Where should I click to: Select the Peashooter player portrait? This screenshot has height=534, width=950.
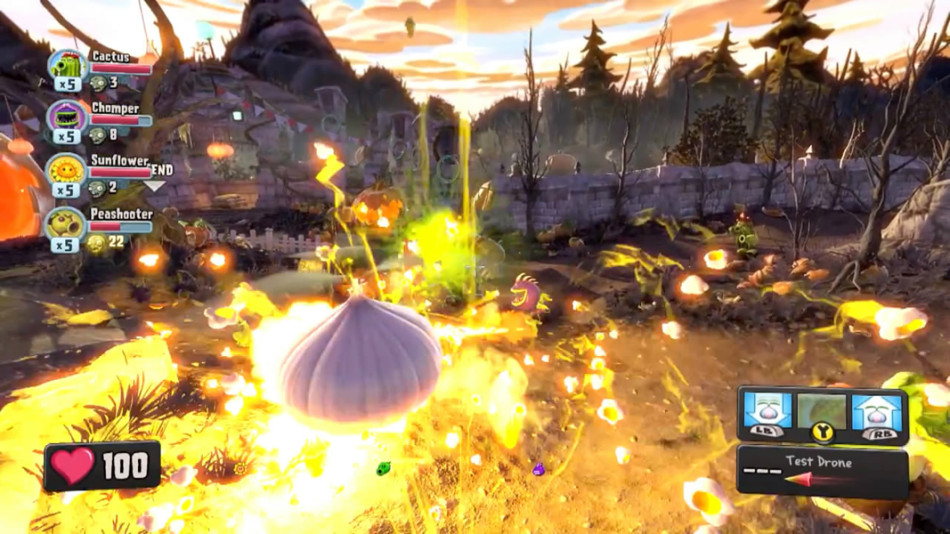(x=67, y=223)
